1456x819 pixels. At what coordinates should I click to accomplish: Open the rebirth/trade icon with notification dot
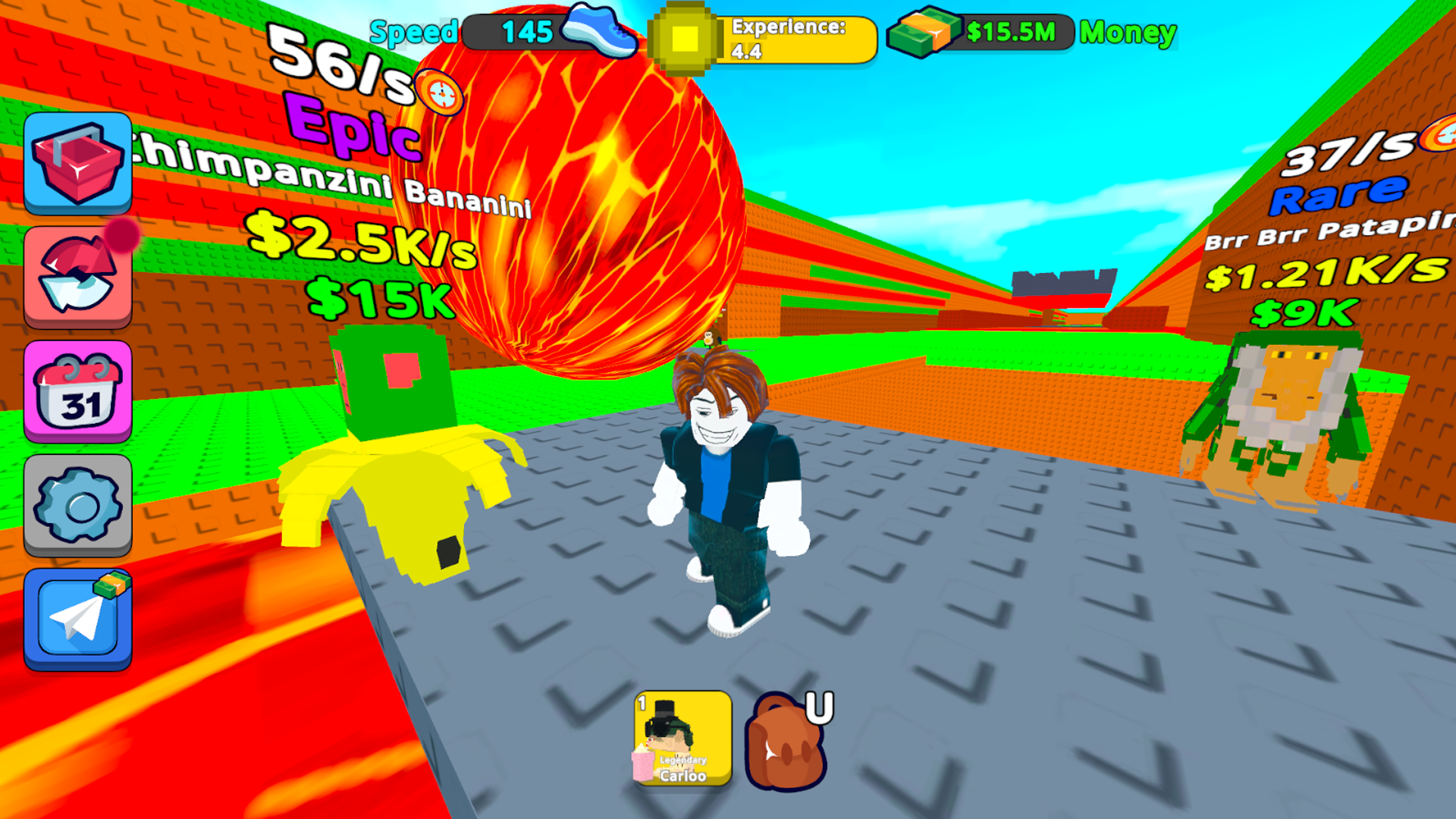pyautogui.click(x=78, y=277)
